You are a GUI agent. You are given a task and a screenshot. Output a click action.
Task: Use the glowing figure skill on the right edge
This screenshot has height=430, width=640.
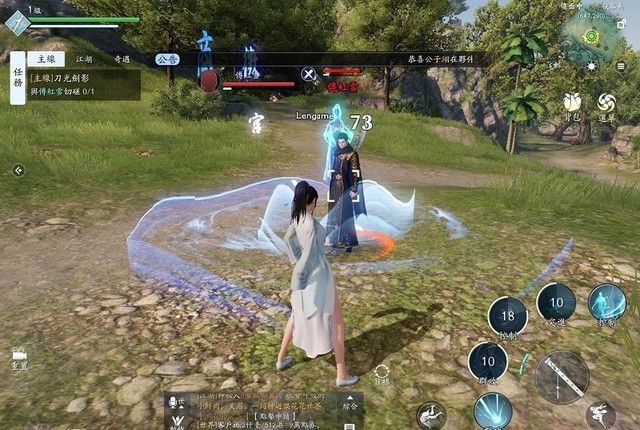(607, 302)
